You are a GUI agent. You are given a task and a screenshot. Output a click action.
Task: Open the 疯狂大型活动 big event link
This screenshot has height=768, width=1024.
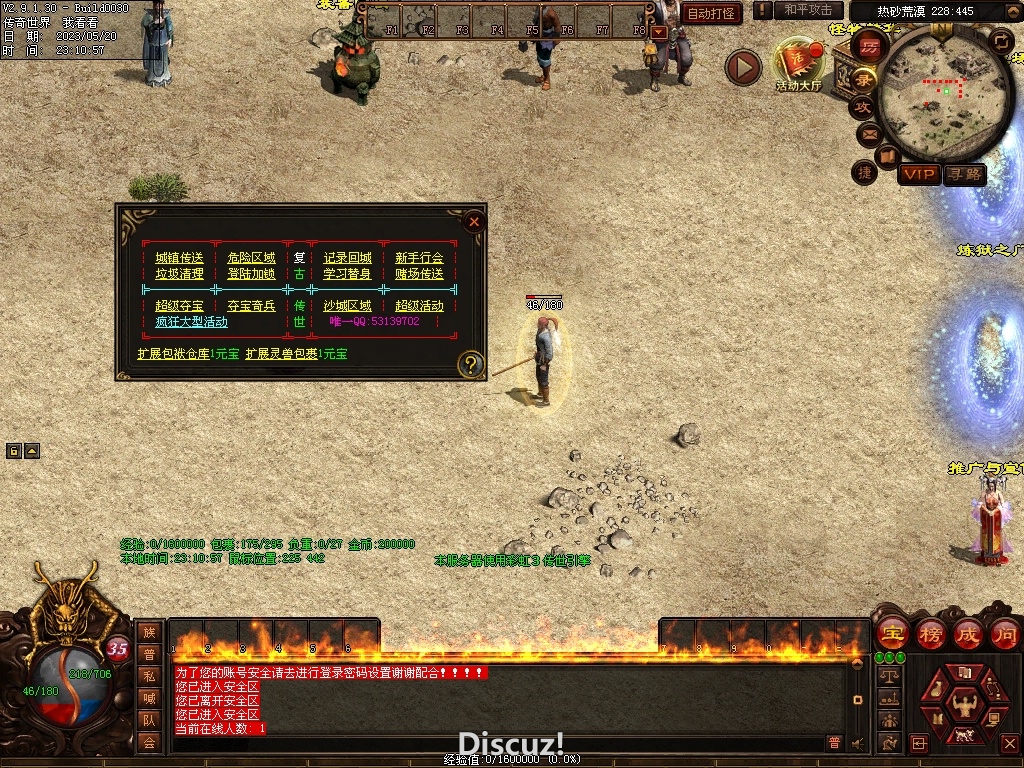191,322
